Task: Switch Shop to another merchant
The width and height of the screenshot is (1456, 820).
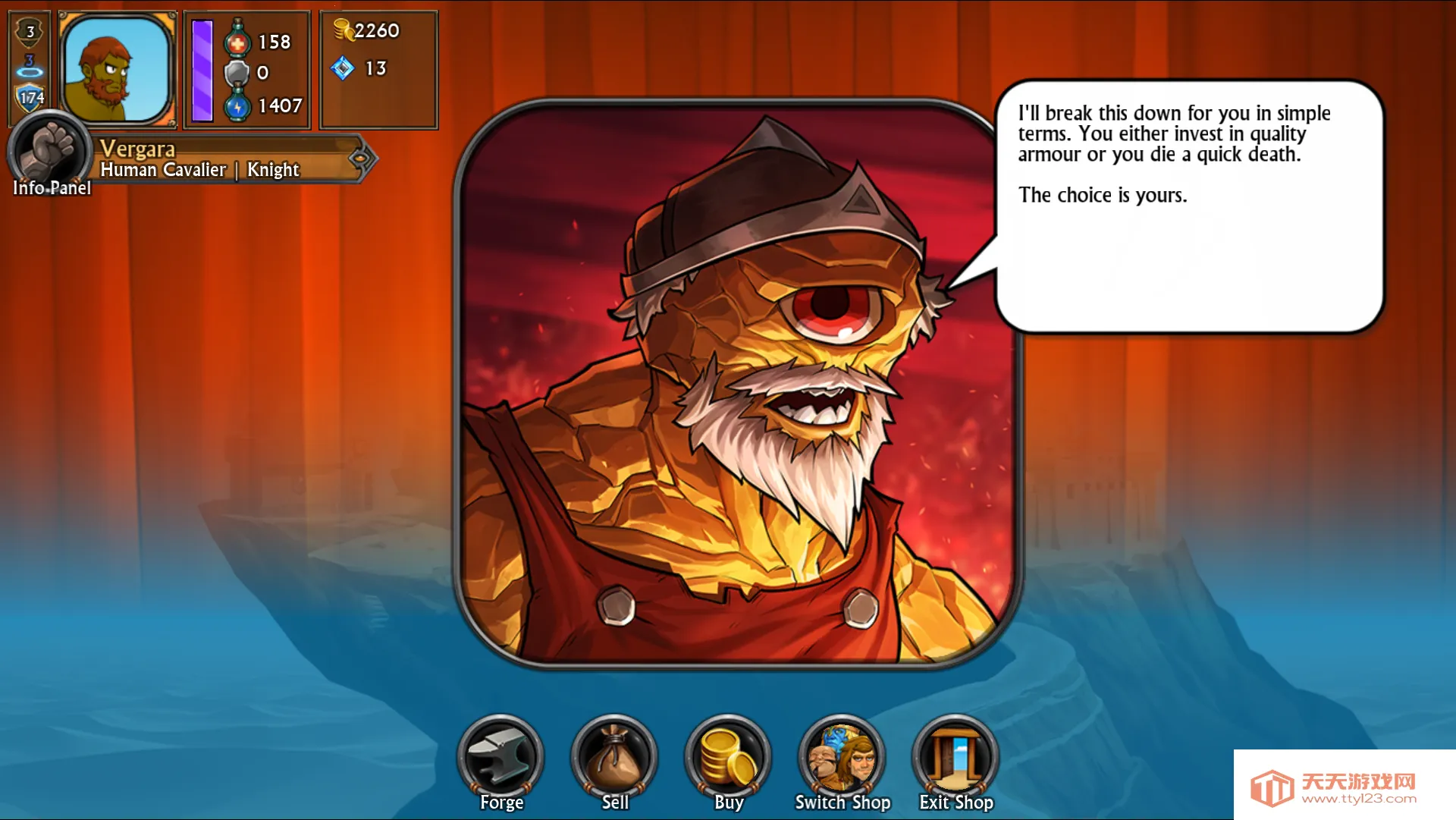Action: [x=842, y=757]
